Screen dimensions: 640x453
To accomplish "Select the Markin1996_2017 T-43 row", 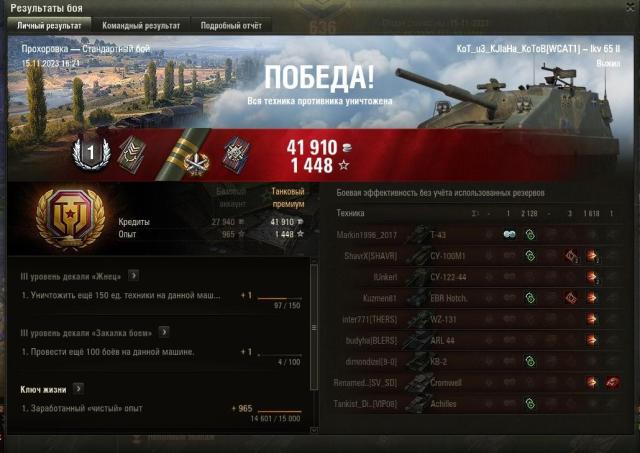I will [x=470, y=233].
